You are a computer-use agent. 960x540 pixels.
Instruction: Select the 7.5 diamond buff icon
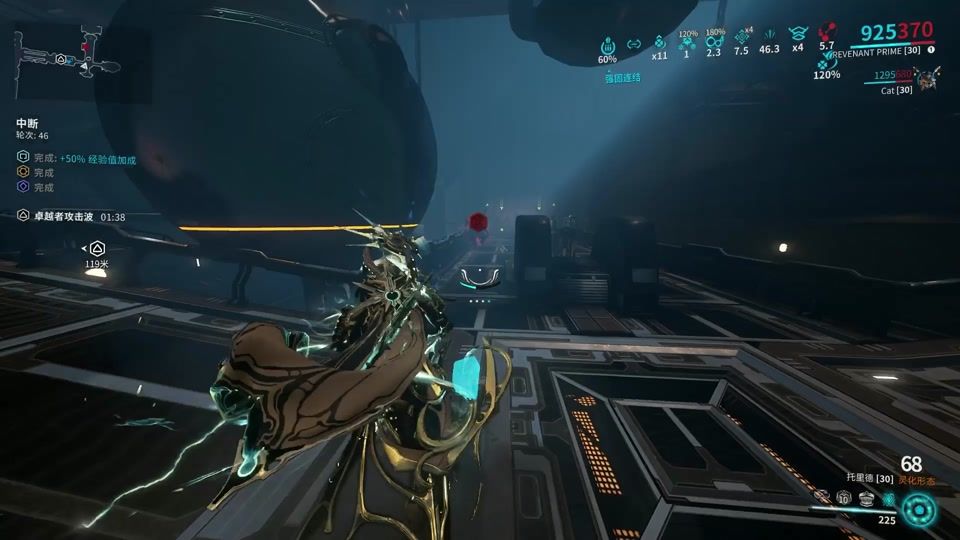click(741, 40)
